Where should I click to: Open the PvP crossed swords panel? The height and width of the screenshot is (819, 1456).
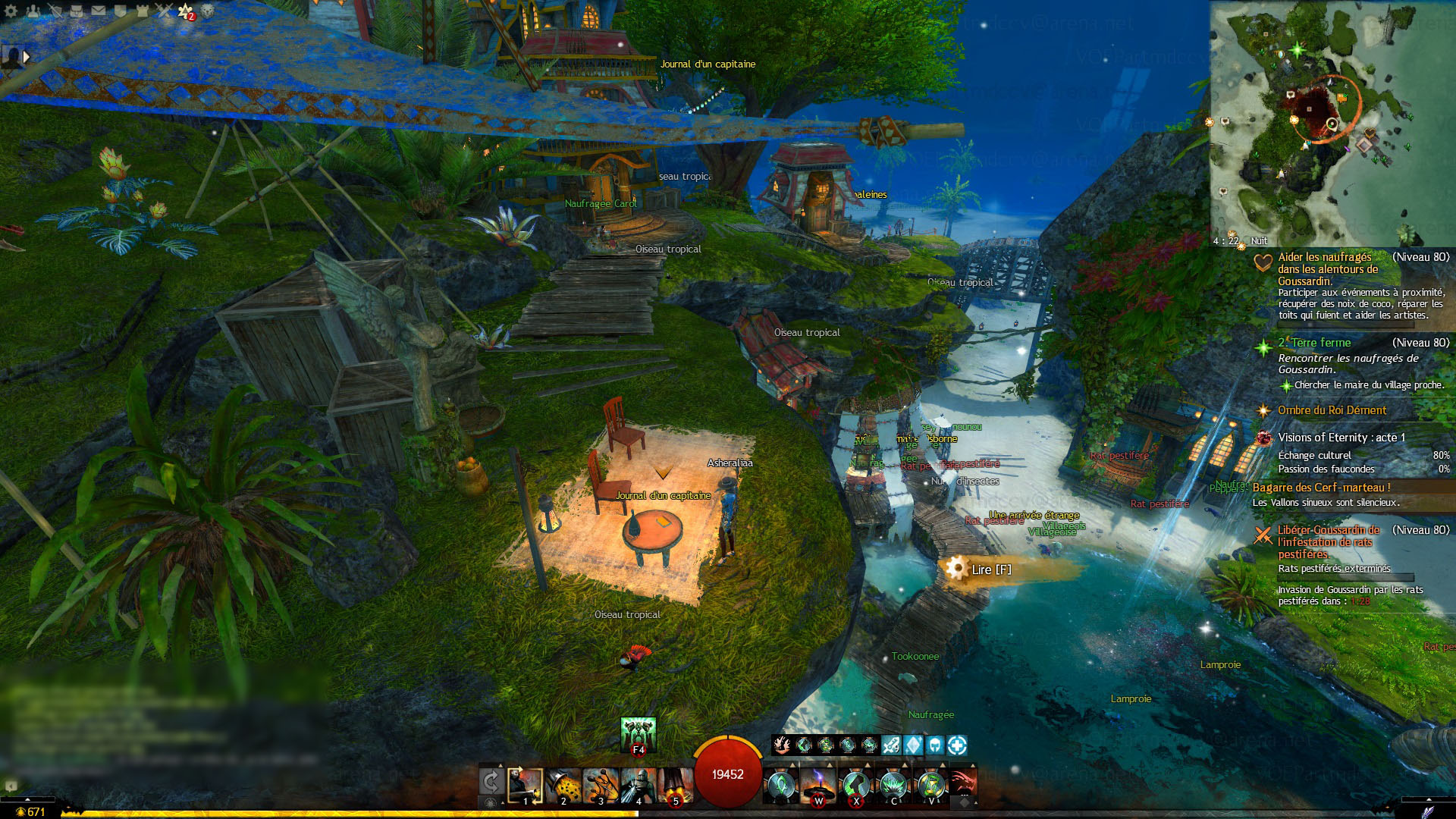(164, 11)
